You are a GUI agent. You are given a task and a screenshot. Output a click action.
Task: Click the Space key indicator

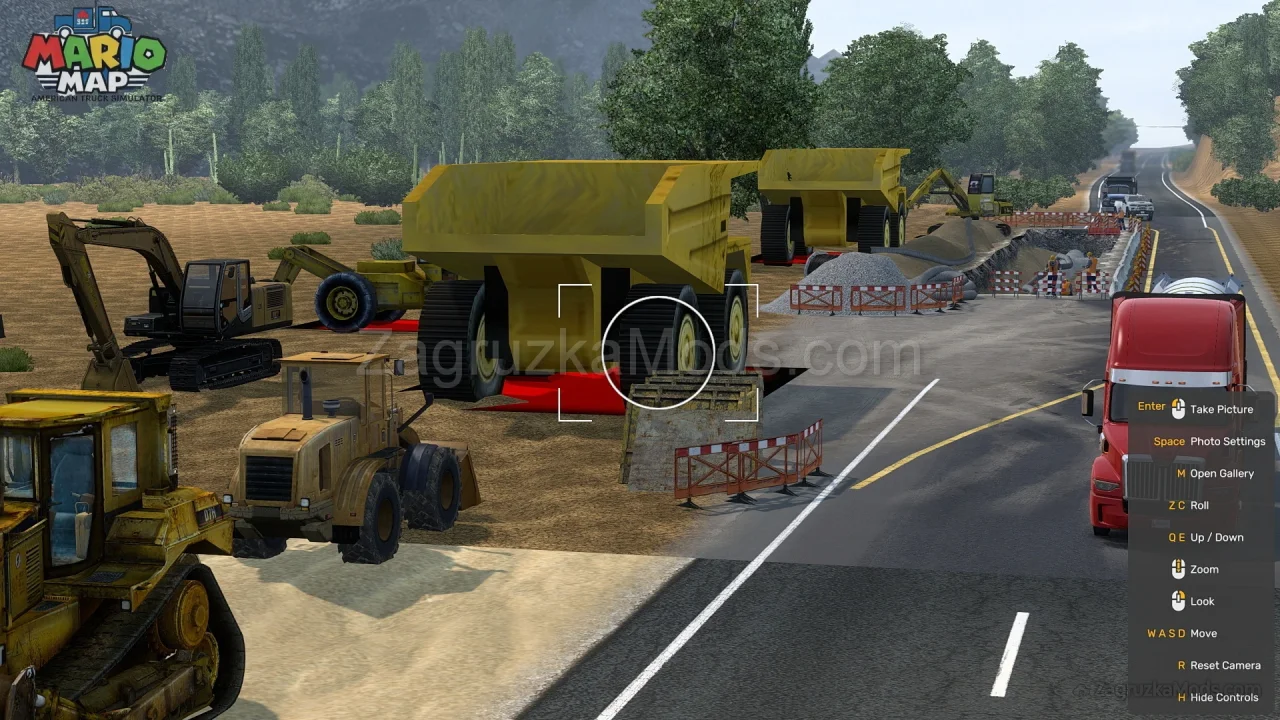pyautogui.click(x=1169, y=441)
